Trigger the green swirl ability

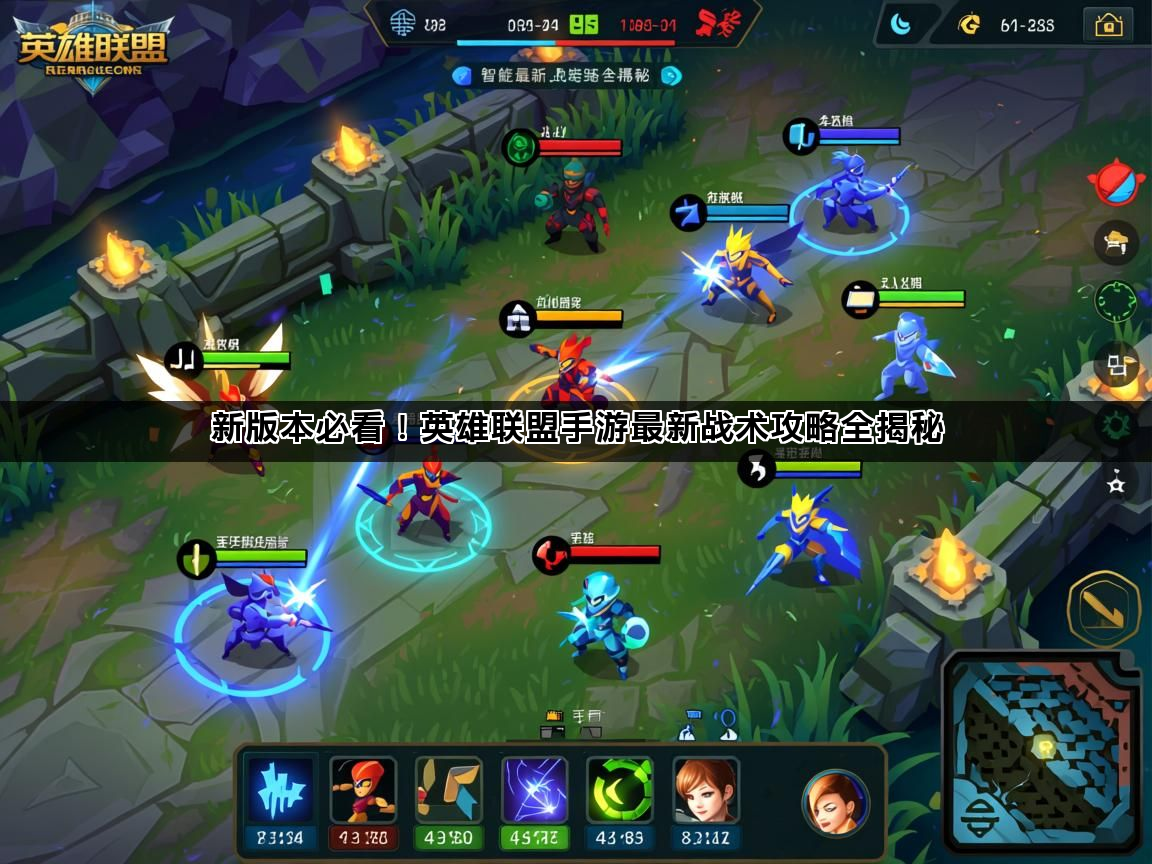click(x=620, y=789)
